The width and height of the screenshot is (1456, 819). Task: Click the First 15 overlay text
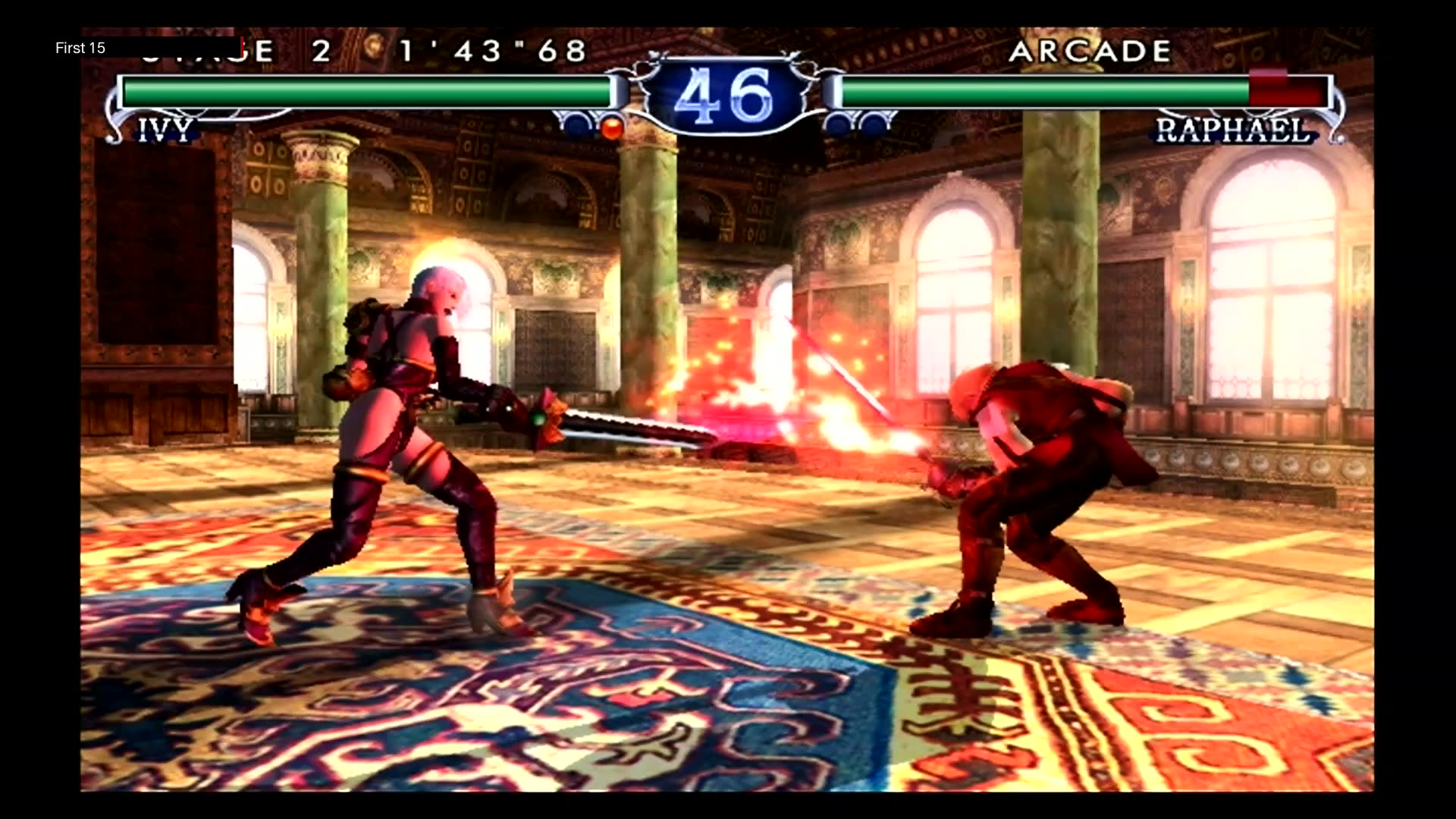coord(80,48)
